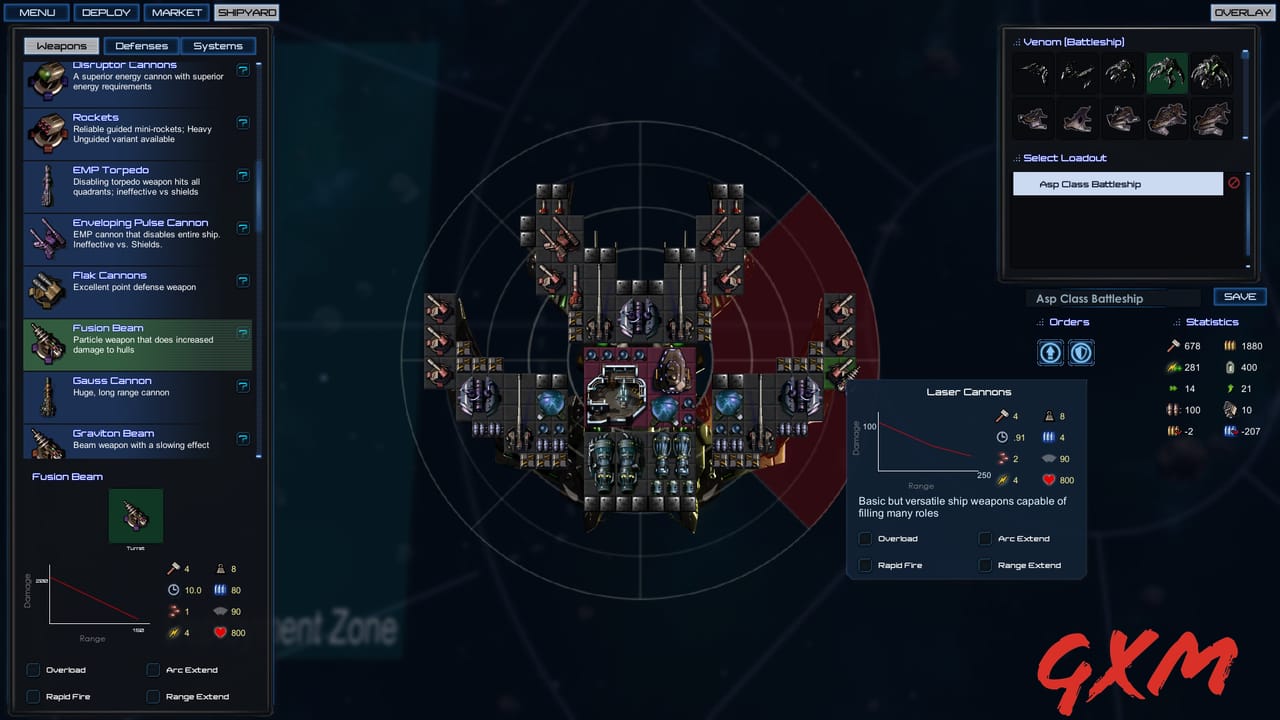Viewport: 1280px width, 720px height.
Task: Enable Rapid Fire on the Laser Cannons
Action: point(865,565)
